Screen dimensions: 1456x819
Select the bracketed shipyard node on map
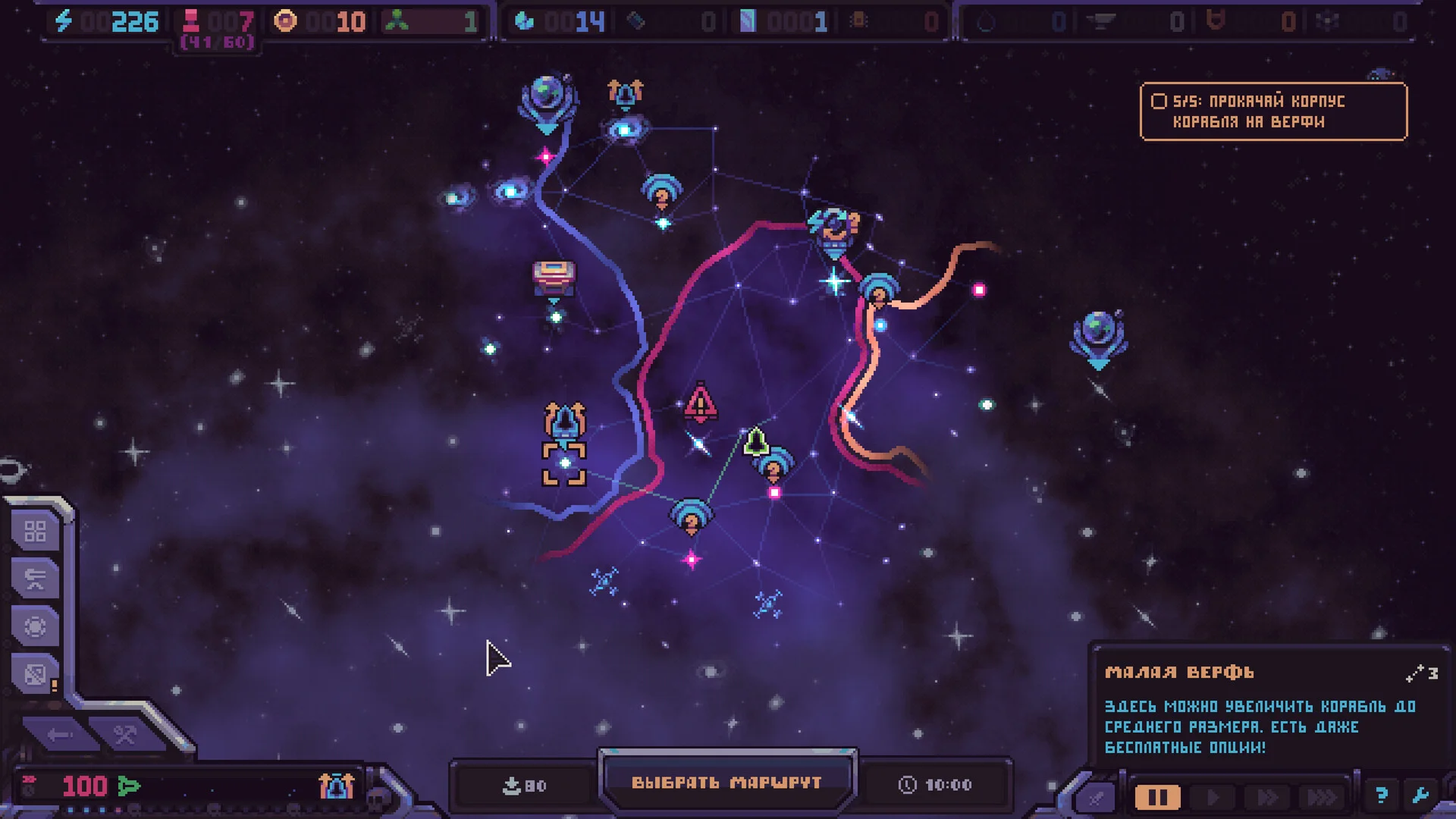pyautogui.click(x=564, y=462)
